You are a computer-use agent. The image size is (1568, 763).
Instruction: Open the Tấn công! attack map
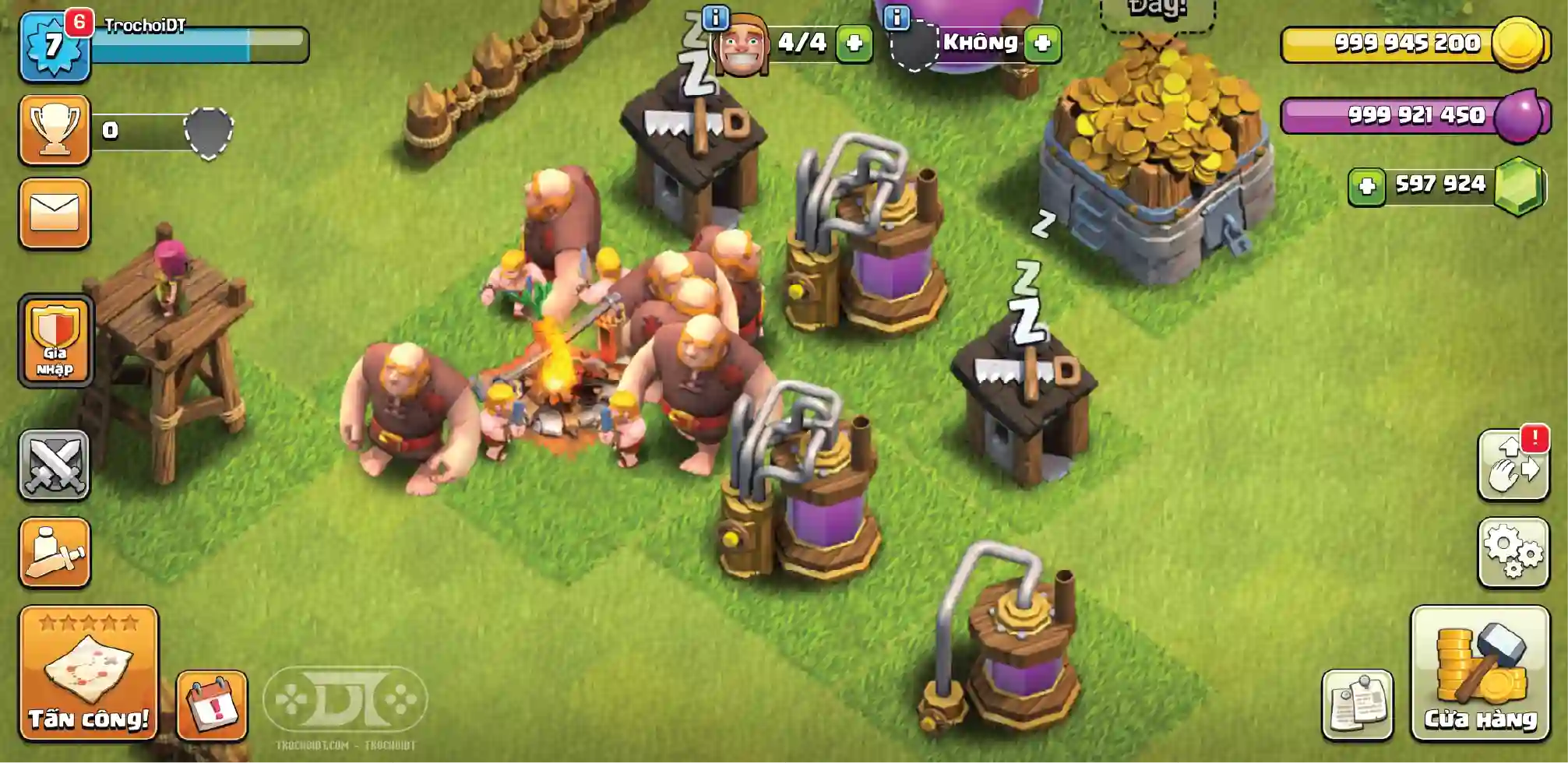(88, 672)
